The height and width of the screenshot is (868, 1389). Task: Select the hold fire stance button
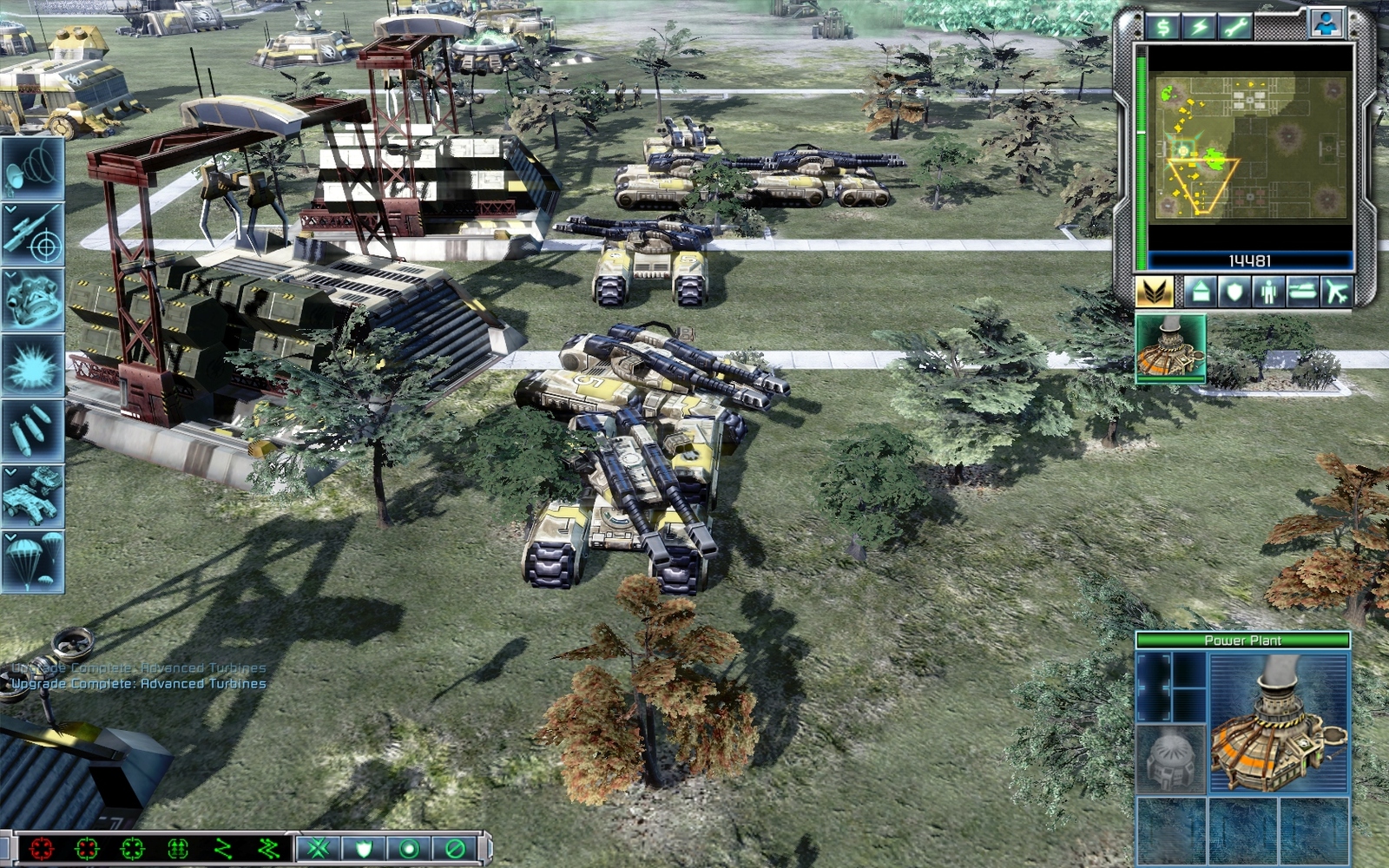pos(454,848)
